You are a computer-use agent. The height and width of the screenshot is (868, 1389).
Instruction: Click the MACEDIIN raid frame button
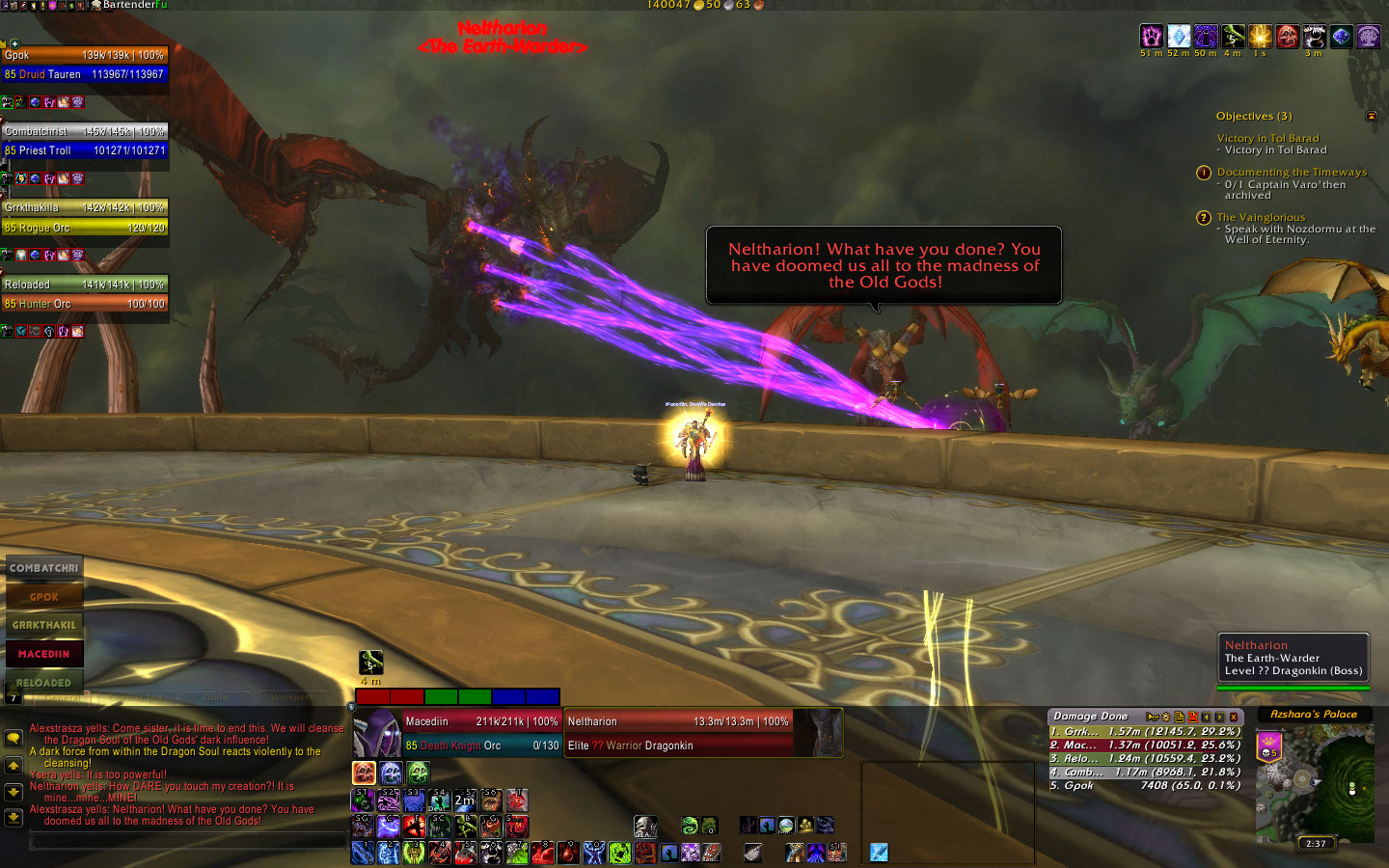tap(43, 654)
